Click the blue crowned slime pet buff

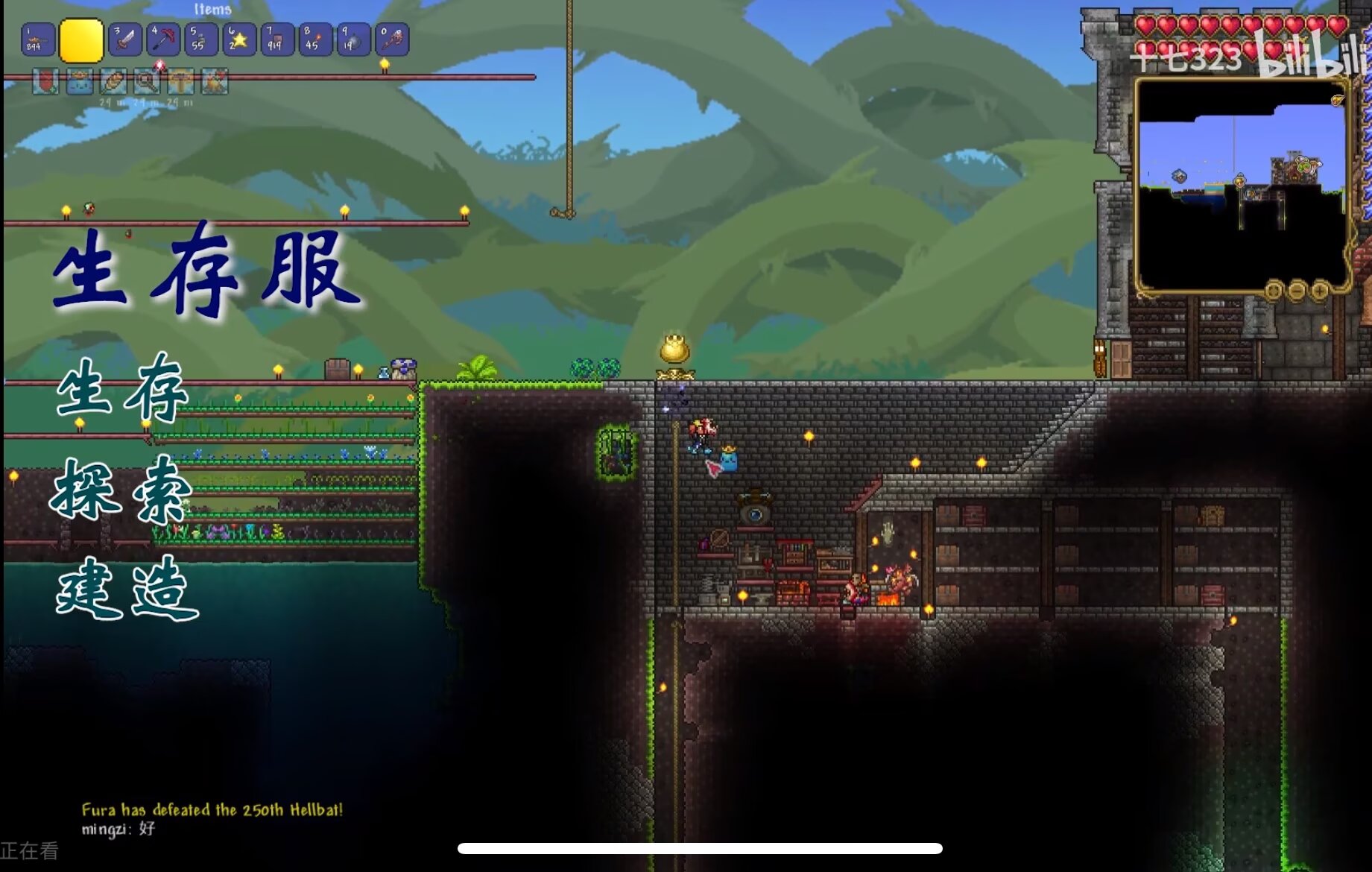(79, 81)
